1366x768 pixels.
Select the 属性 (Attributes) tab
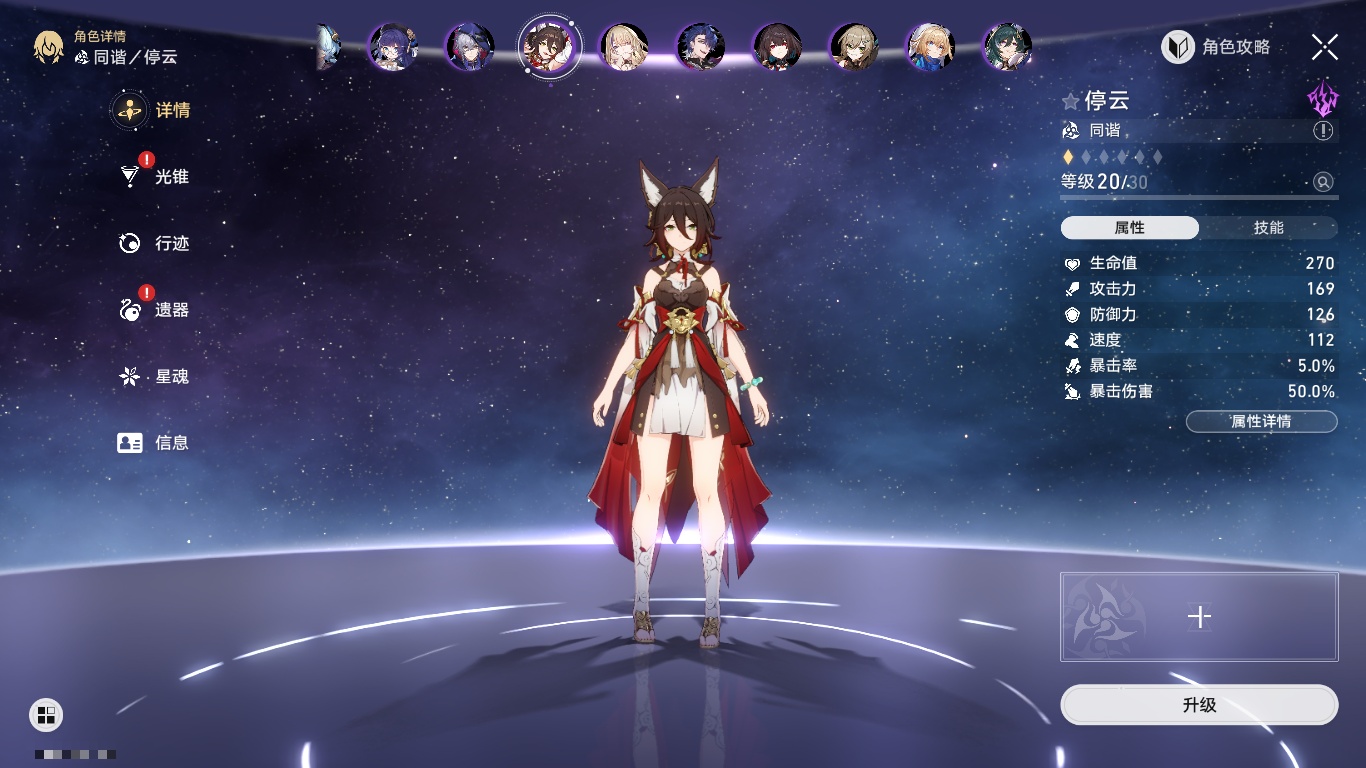point(1130,228)
